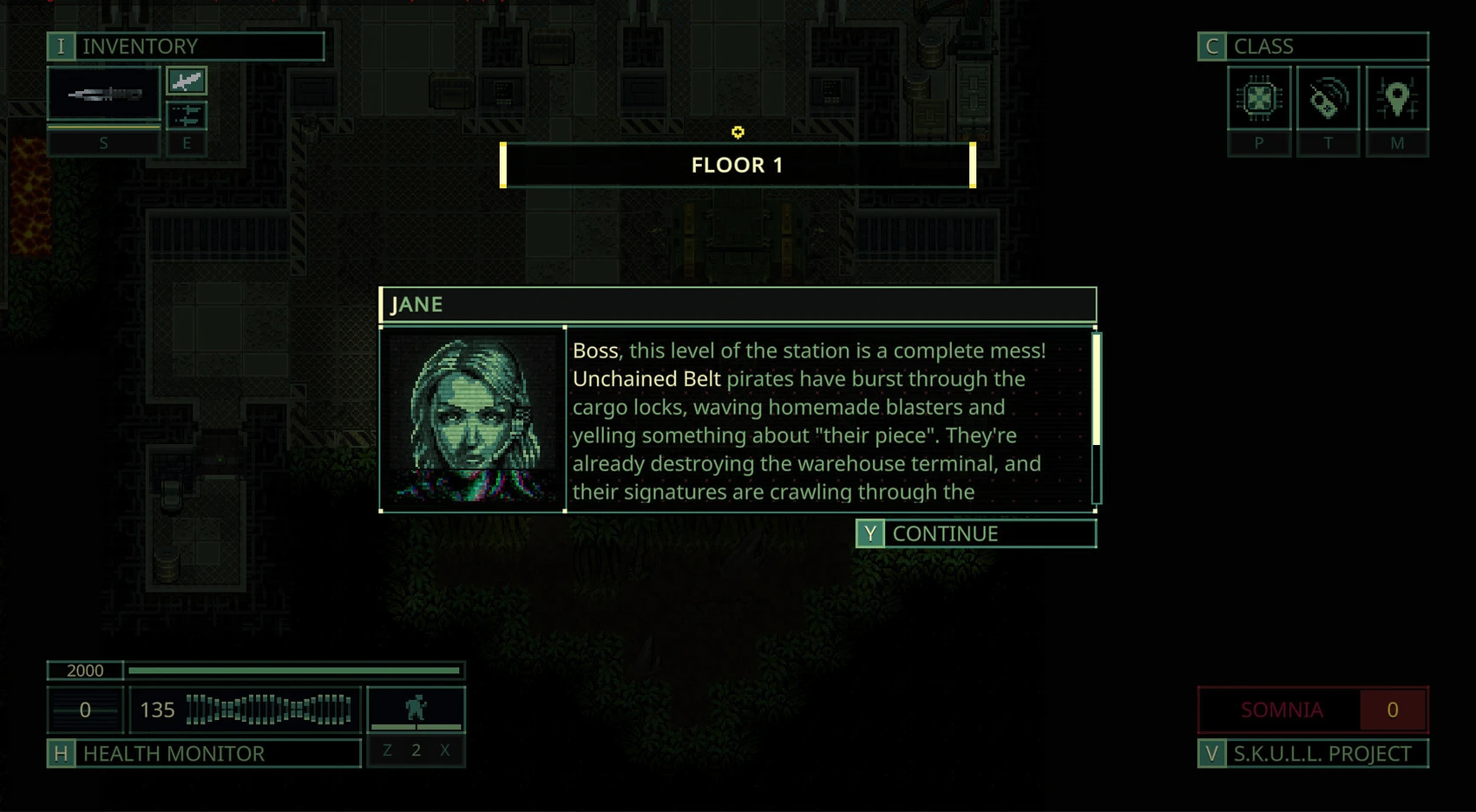Continue Jane's dialogue
This screenshot has width=1476, height=812.
pyautogui.click(x=975, y=534)
